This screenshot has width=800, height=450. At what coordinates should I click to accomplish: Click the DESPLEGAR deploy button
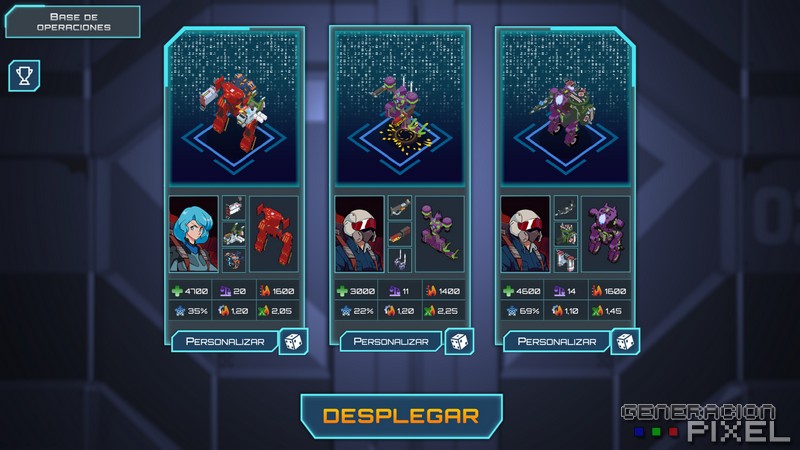click(x=401, y=415)
